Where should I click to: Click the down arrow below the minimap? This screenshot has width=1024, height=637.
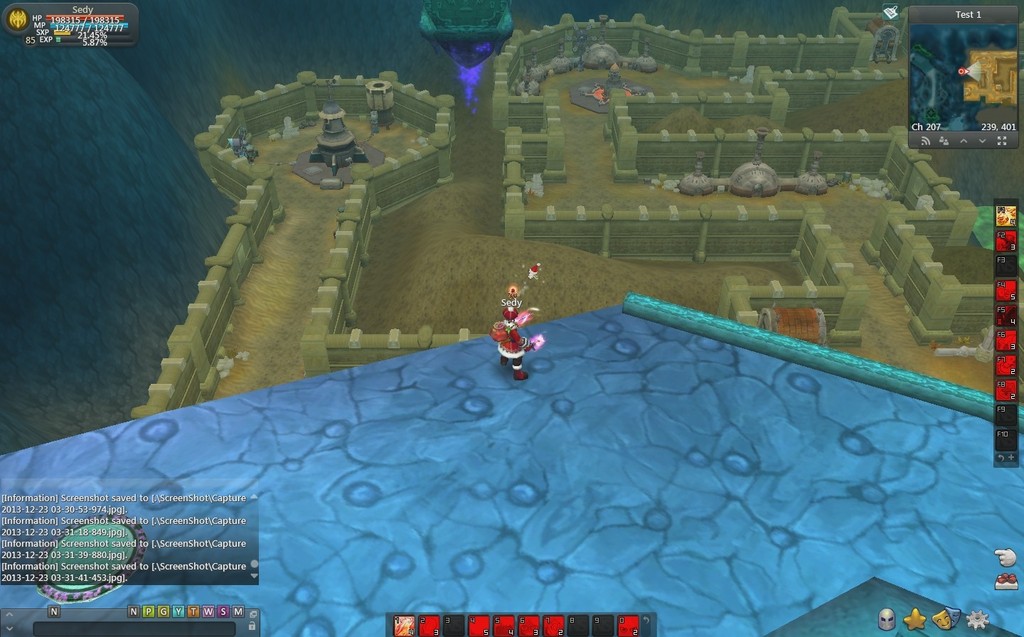(x=983, y=142)
